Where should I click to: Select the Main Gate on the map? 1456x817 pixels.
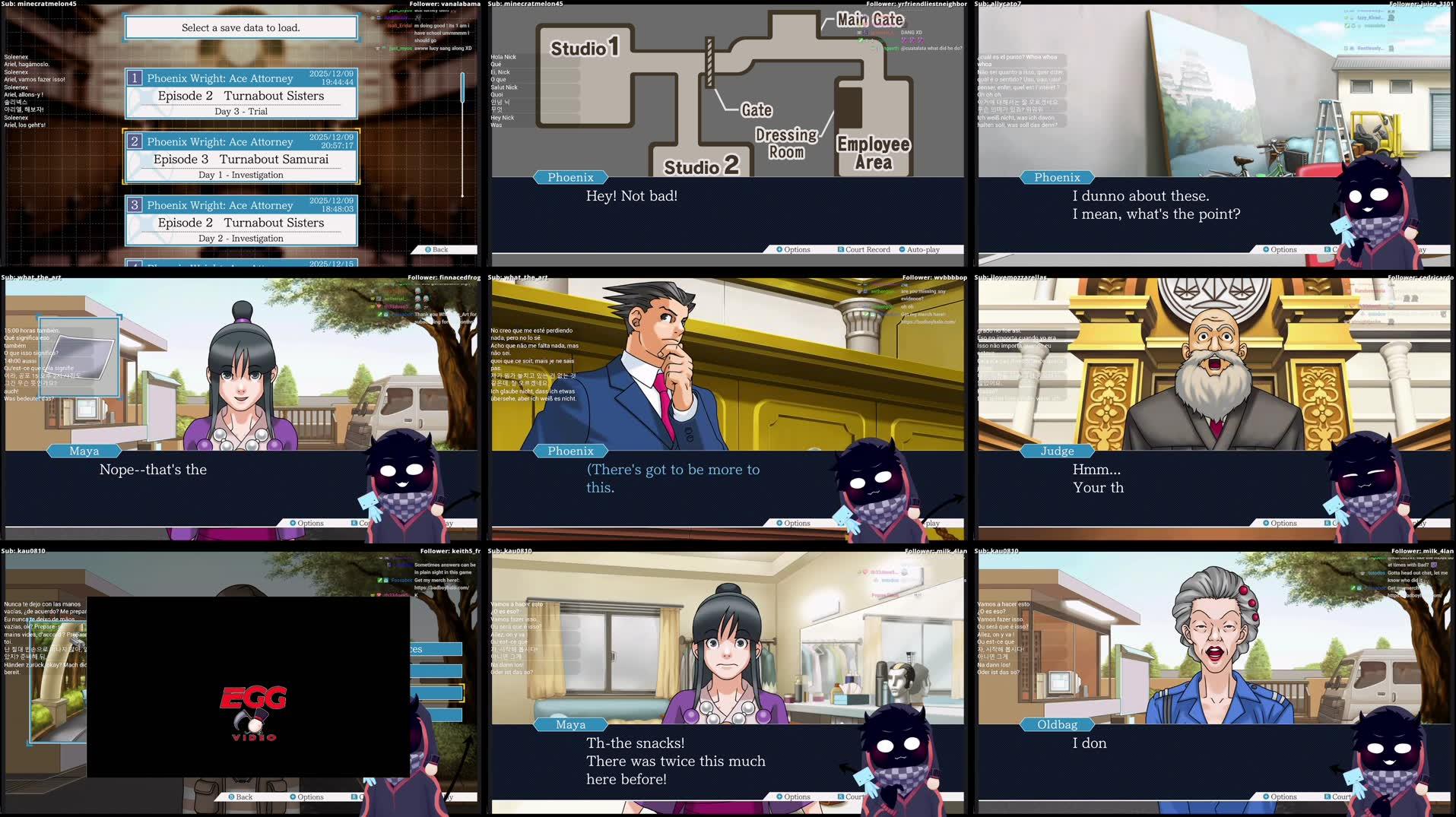pos(869,20)
